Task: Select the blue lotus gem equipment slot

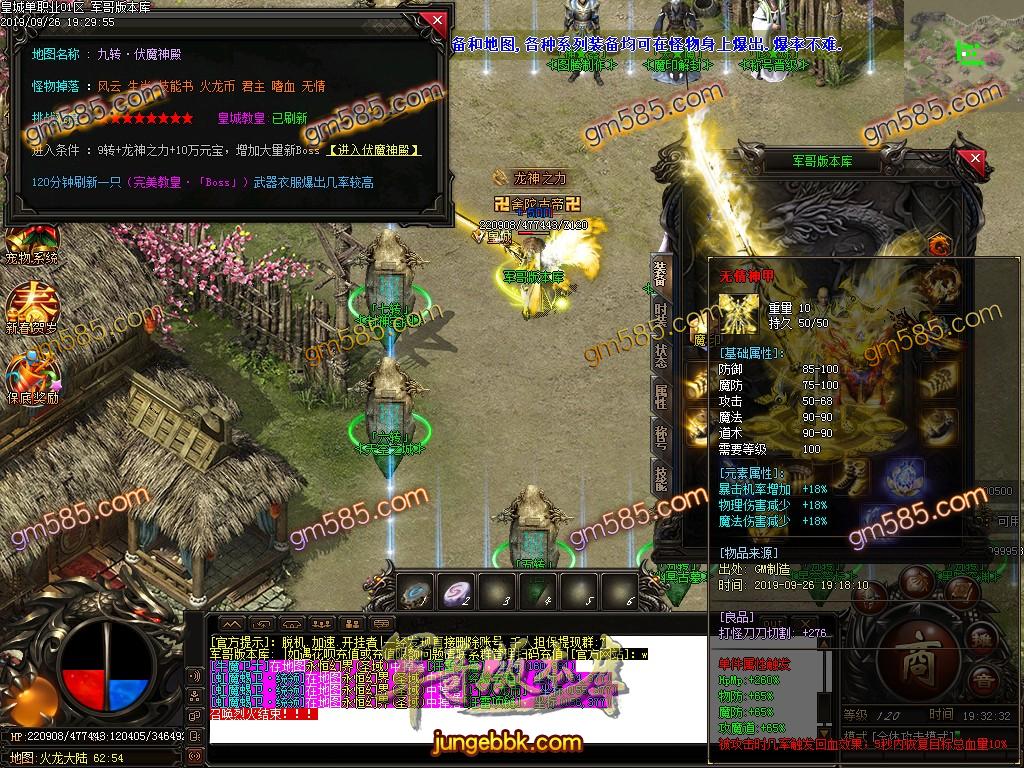Action: 904,474
